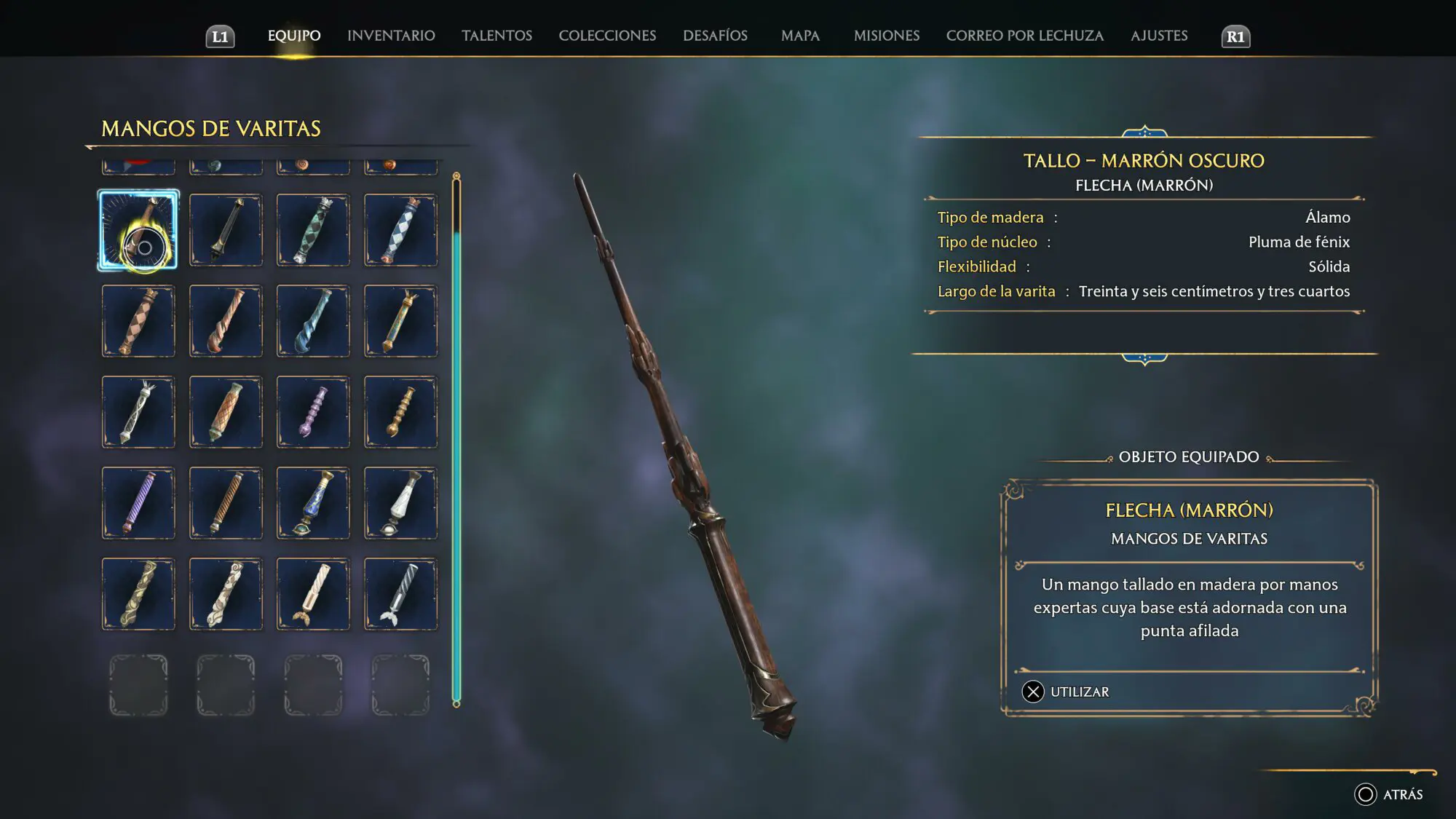Select the purple spiral-striped wand handle

[138, 503]
